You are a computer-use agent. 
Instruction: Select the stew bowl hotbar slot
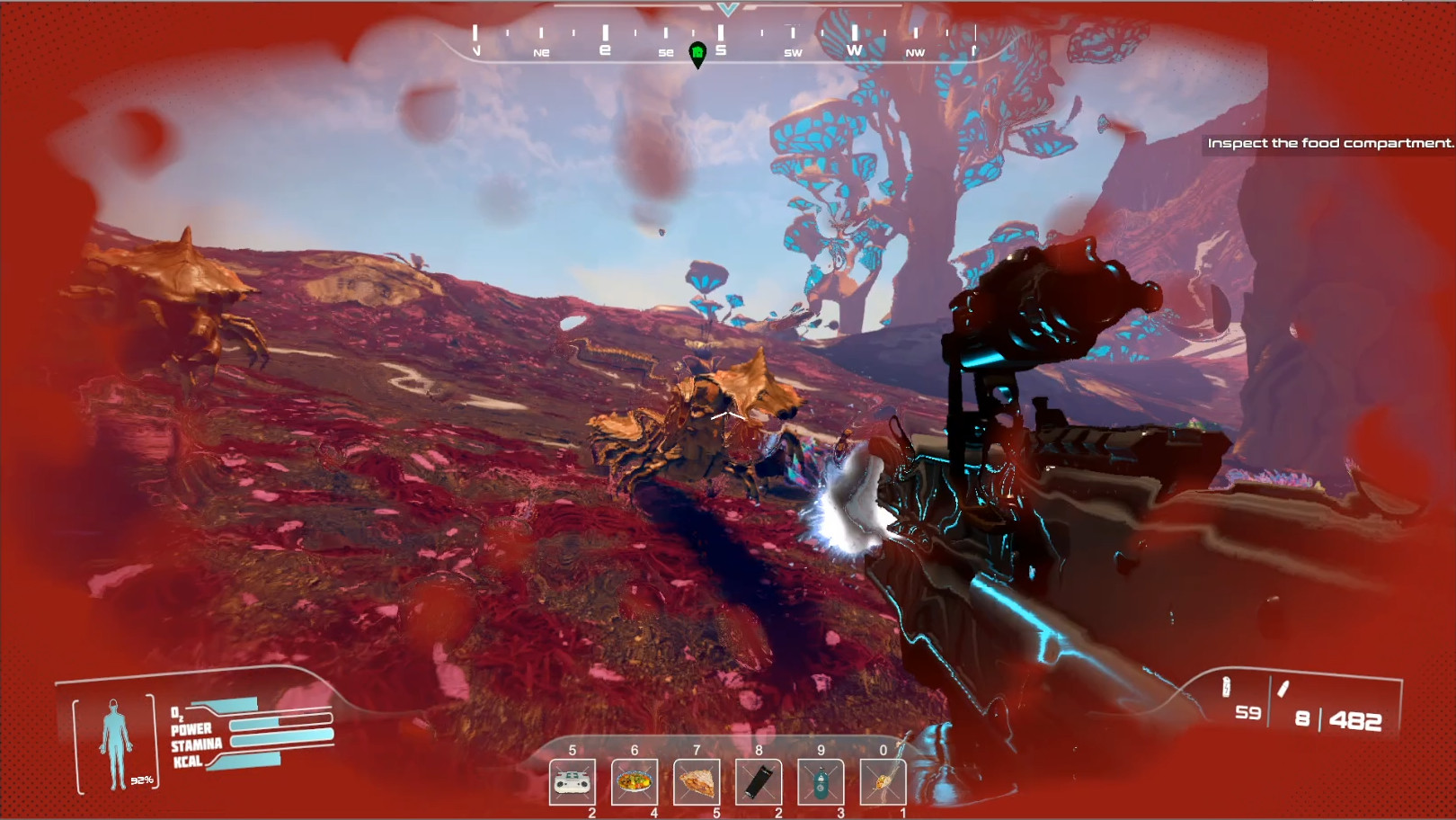coord(635,782)
